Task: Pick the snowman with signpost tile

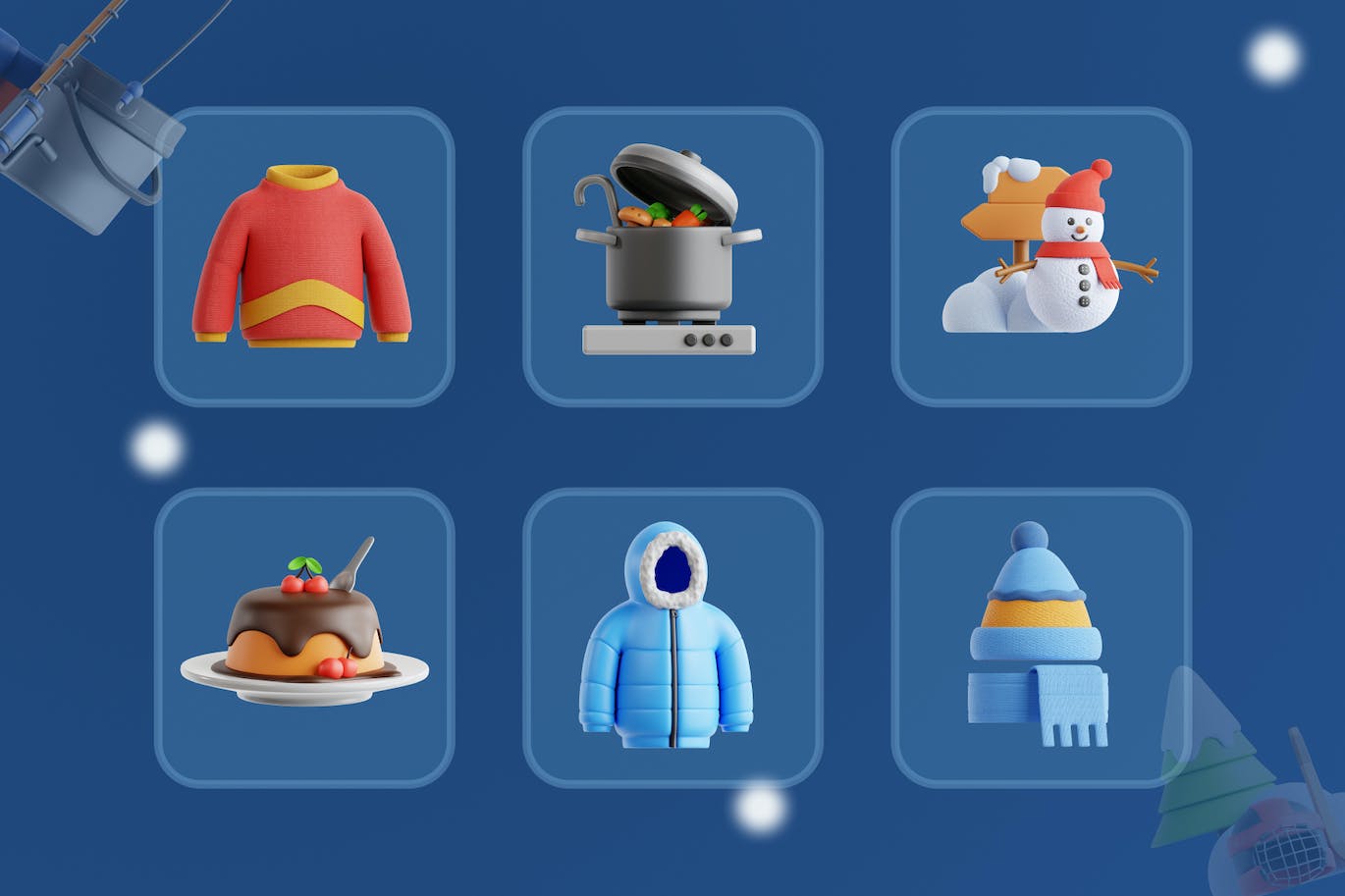Action: point(1041,256)
